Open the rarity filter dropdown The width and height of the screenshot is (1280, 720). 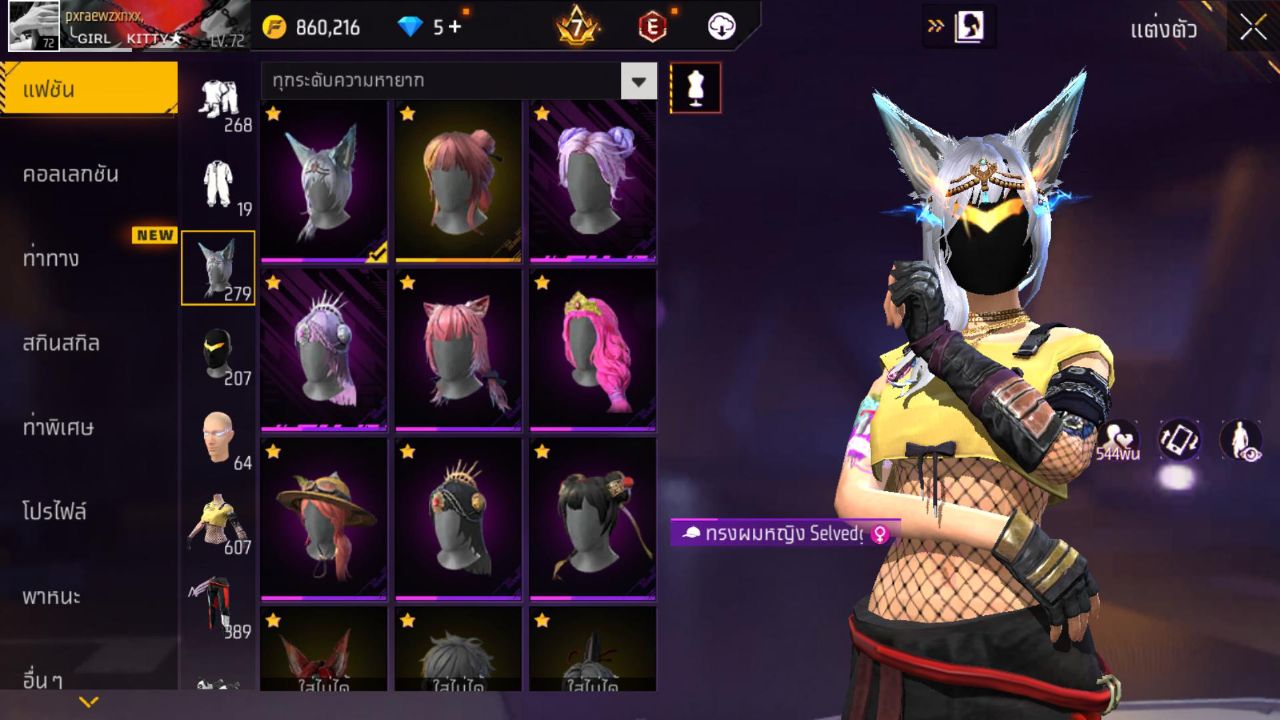click(x=638, y=81)
